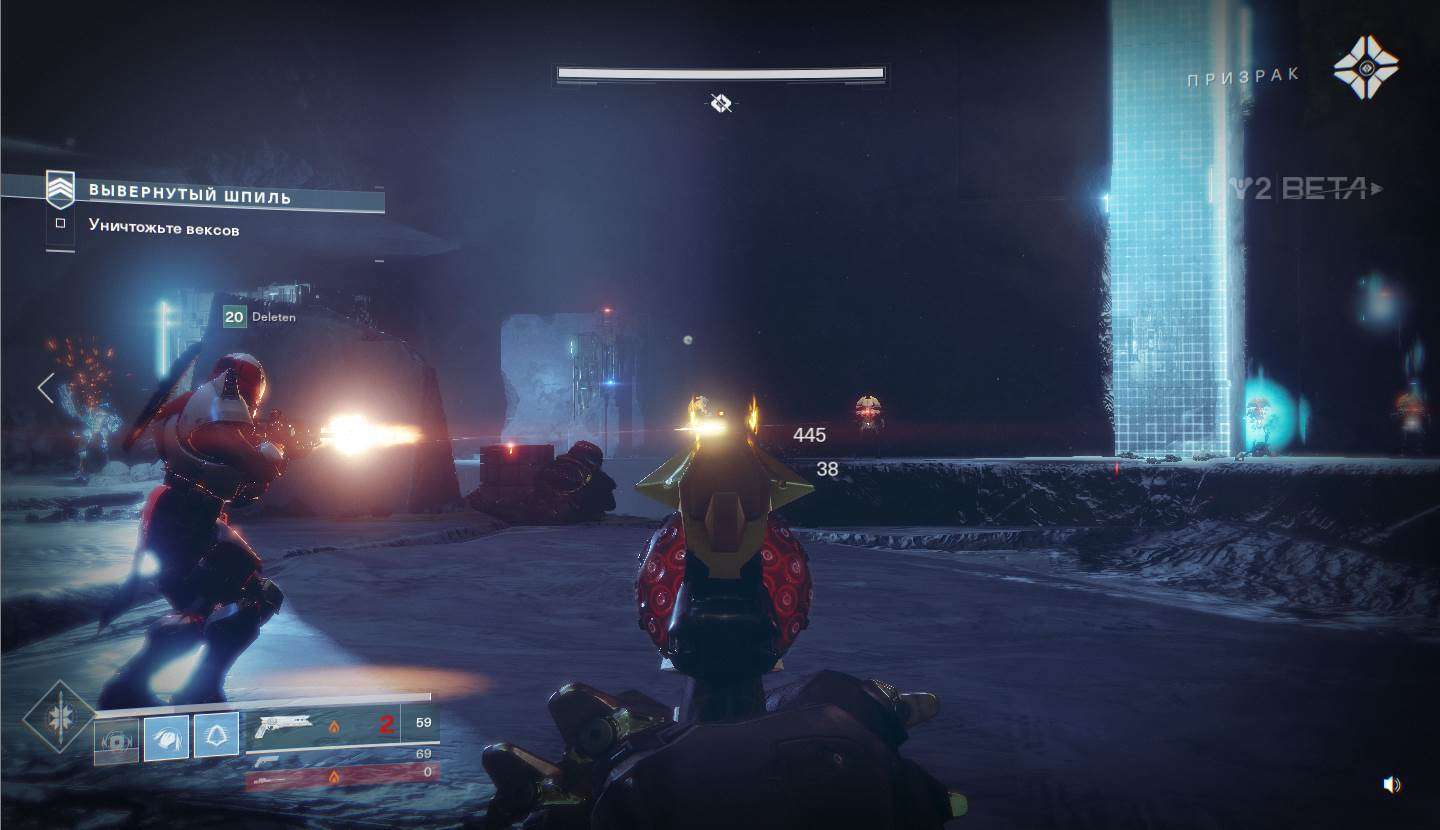Select the Вывернутый шпиль objective tracker

(190, 194)
